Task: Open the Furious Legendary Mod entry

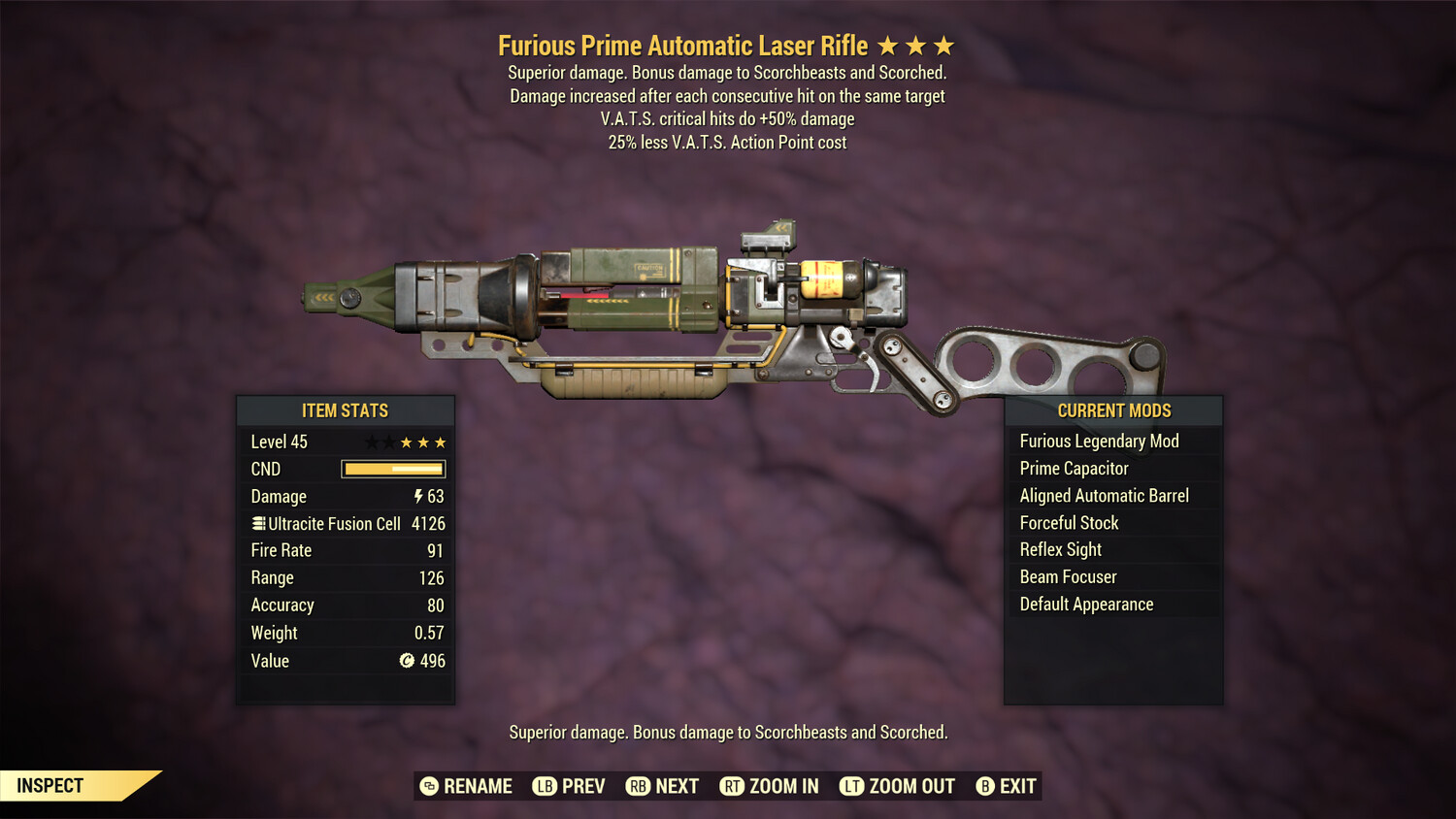Action: tap(1100, 441)
